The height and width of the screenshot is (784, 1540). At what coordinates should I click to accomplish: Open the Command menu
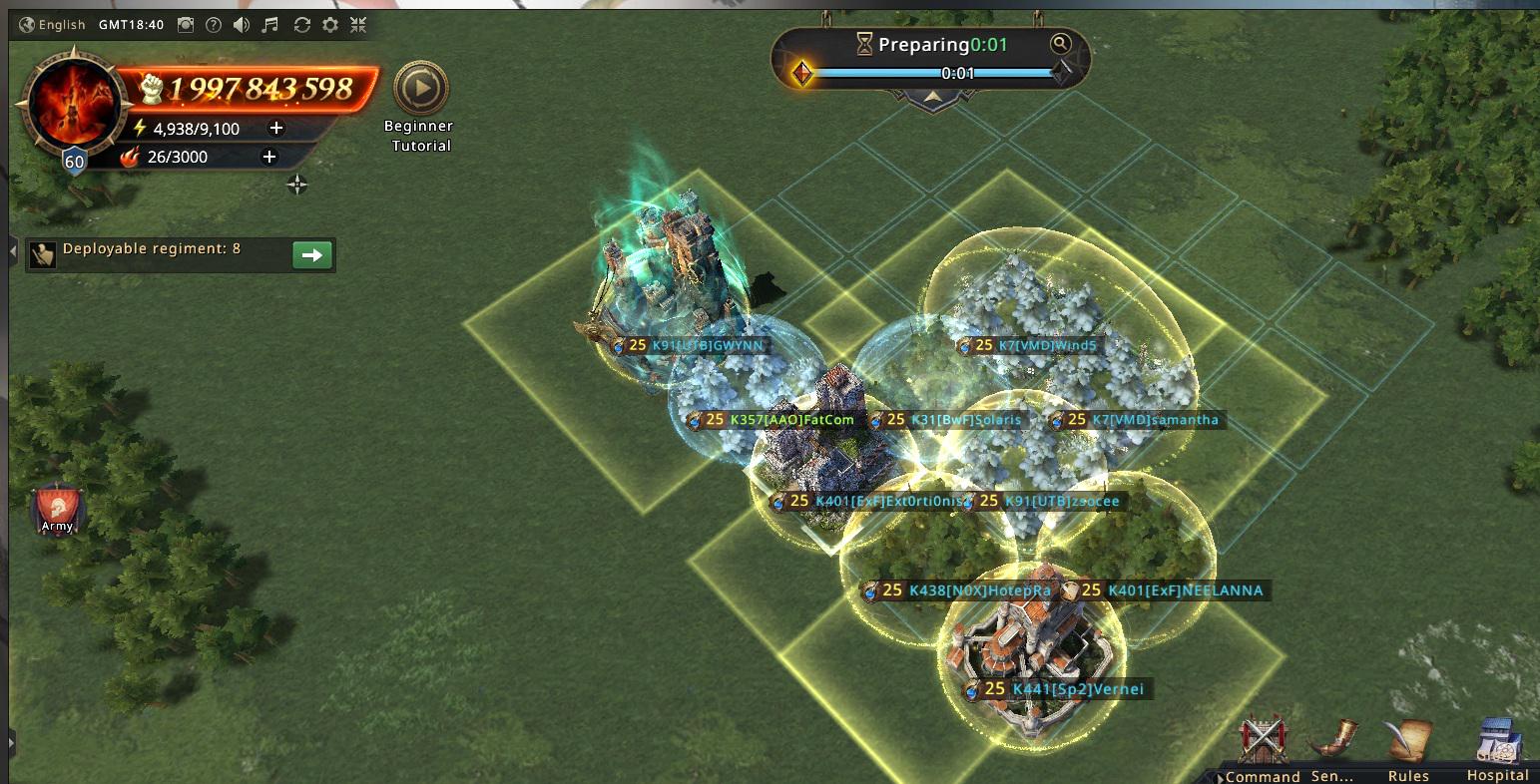click(1263, 746)
